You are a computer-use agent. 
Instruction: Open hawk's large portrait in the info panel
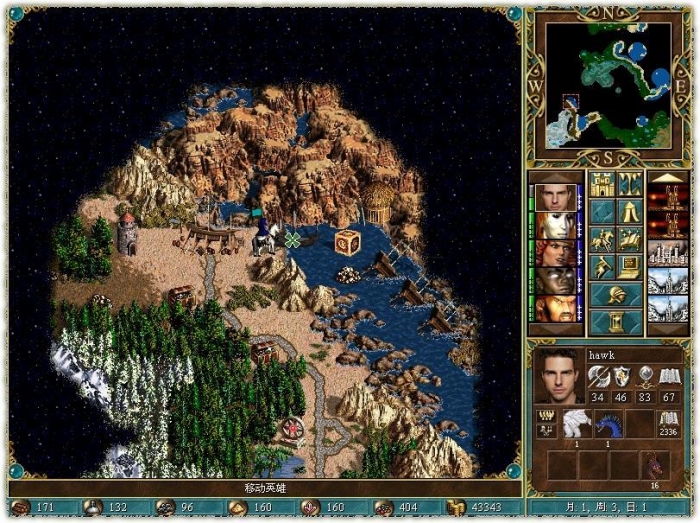[x=559, y=376]
